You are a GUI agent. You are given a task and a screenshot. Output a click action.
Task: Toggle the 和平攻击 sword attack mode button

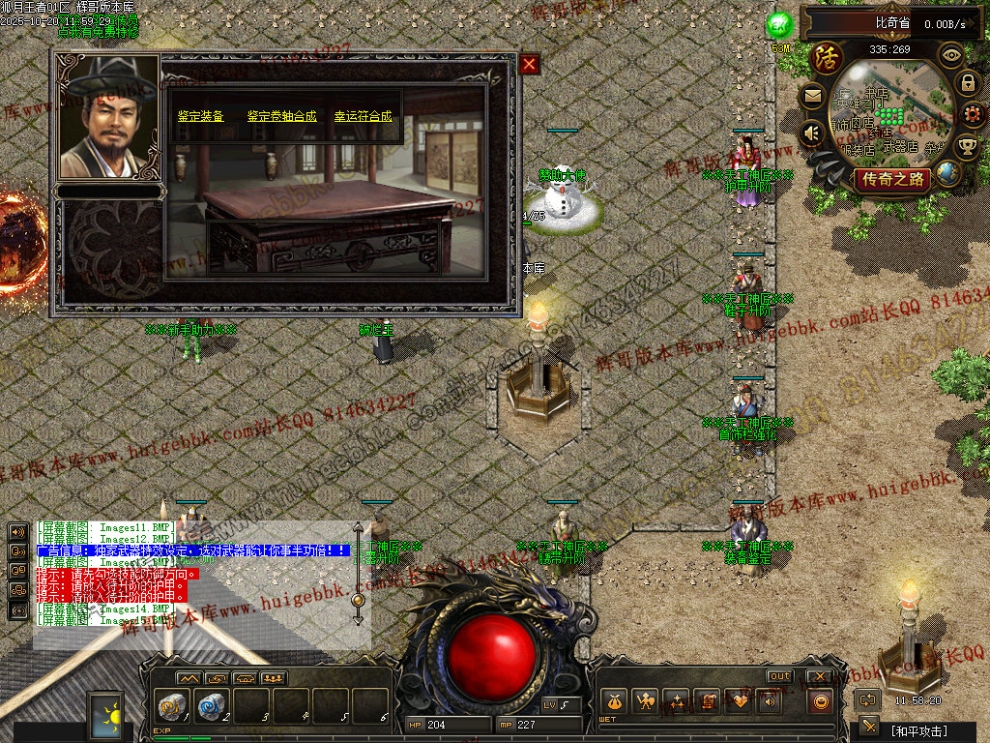tap(871, 727)
